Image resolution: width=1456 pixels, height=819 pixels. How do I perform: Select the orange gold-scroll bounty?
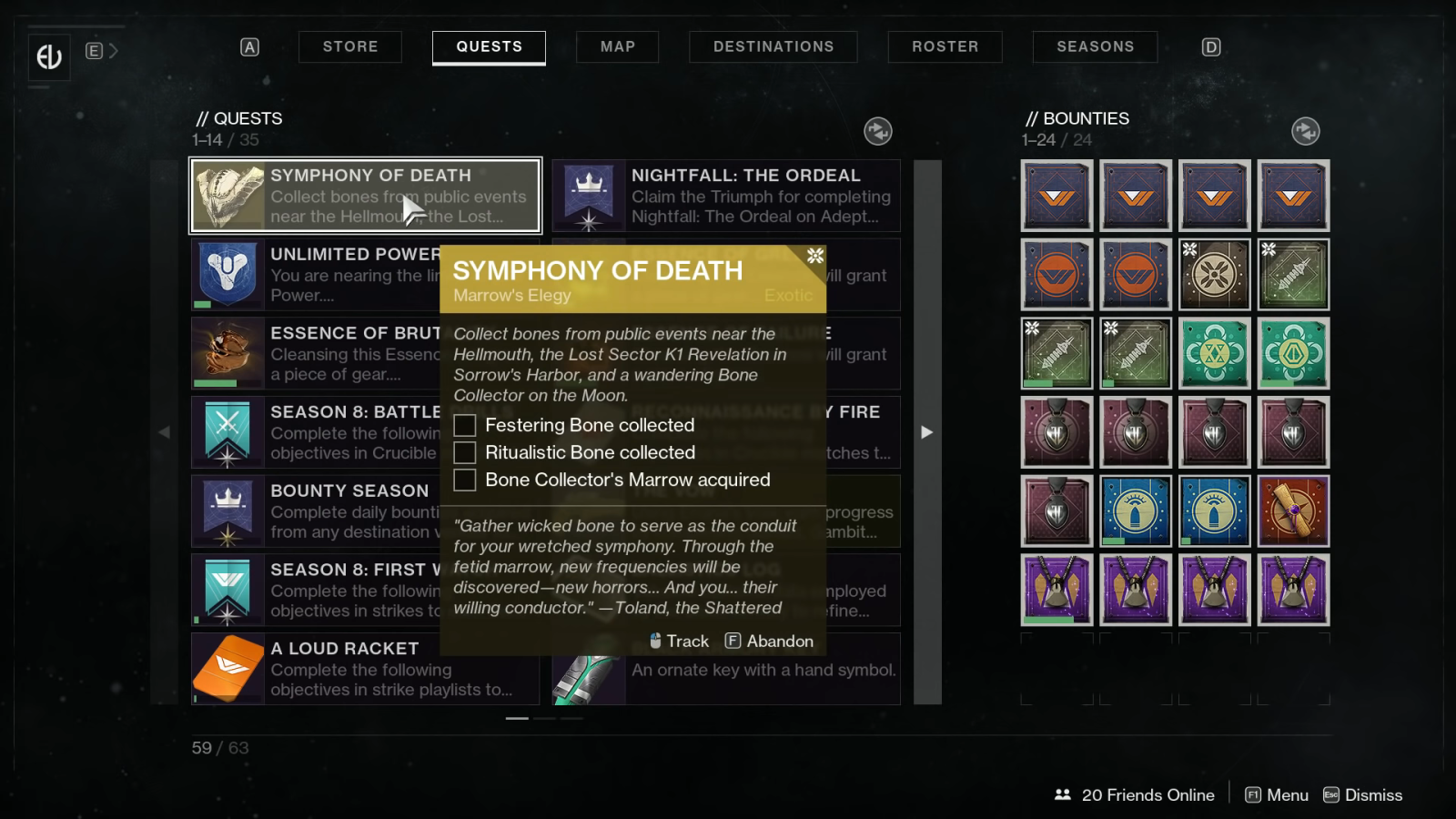point(1293,511)
